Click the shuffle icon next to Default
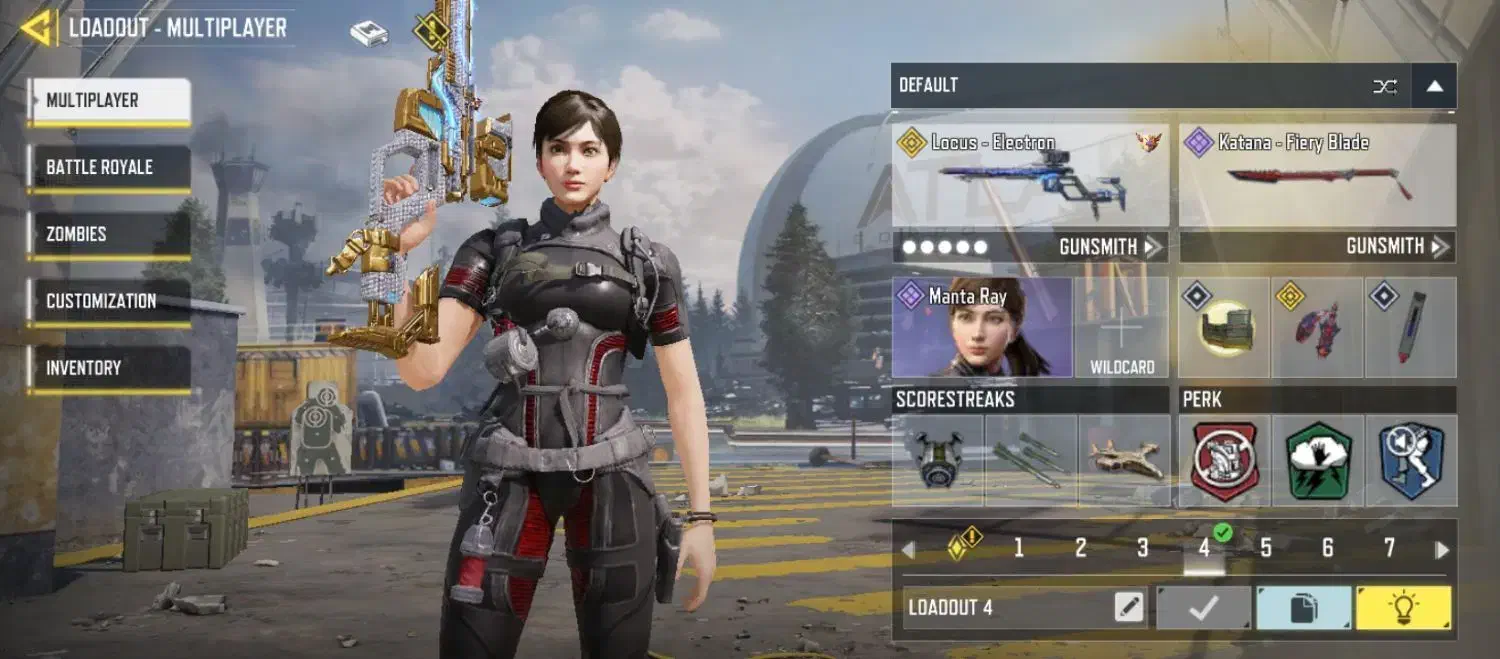 click(1385, 86)
